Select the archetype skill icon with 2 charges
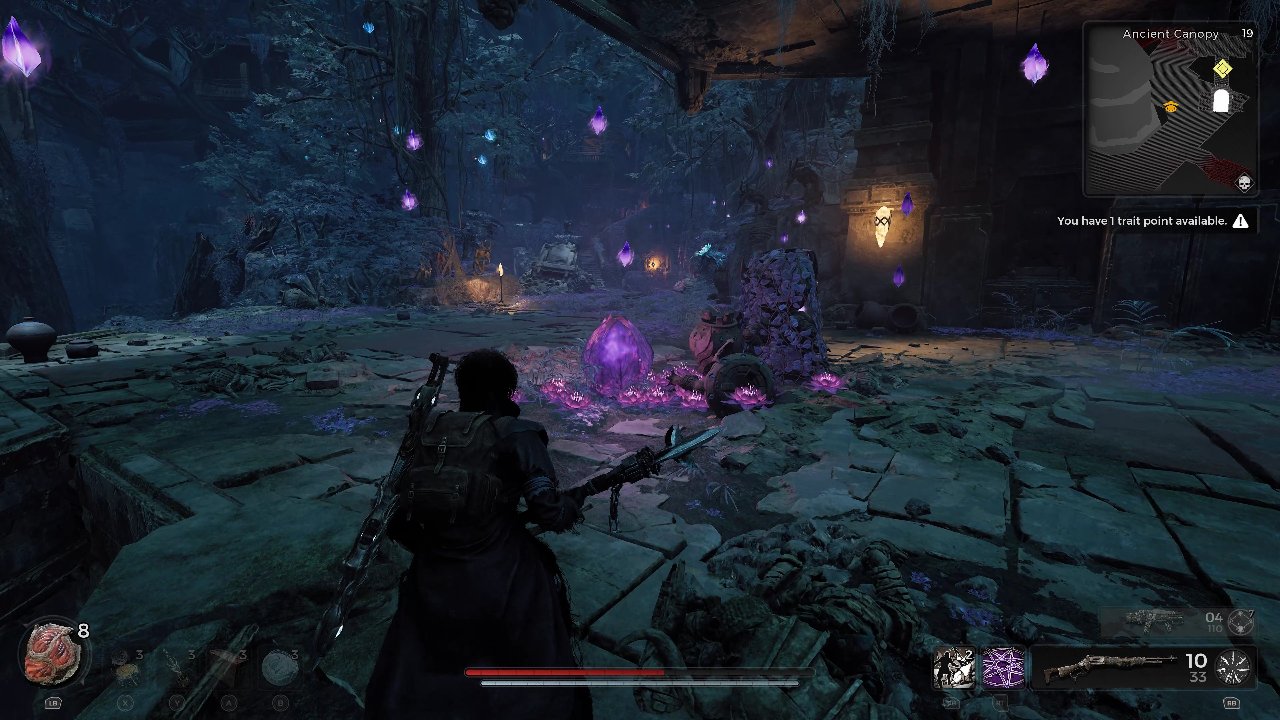This screenshot has height=720, width=1280. (953, 667)
